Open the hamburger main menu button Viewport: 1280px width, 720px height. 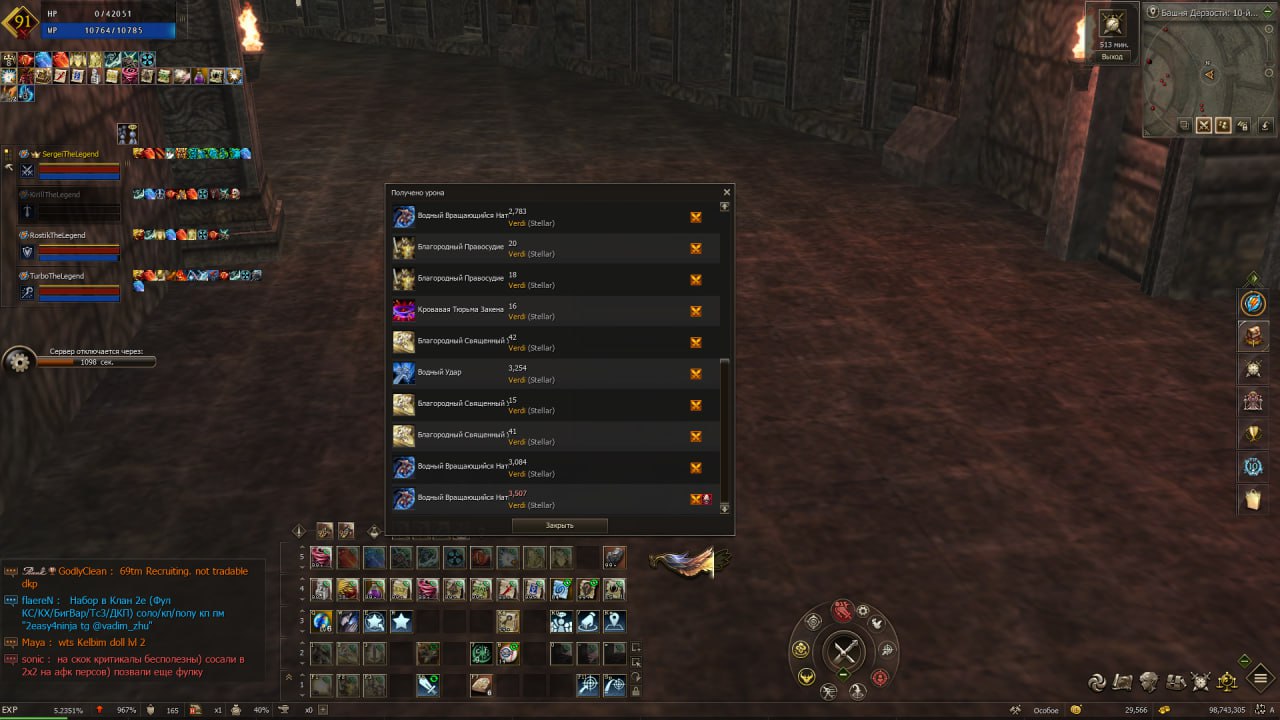coord(1261,680)
